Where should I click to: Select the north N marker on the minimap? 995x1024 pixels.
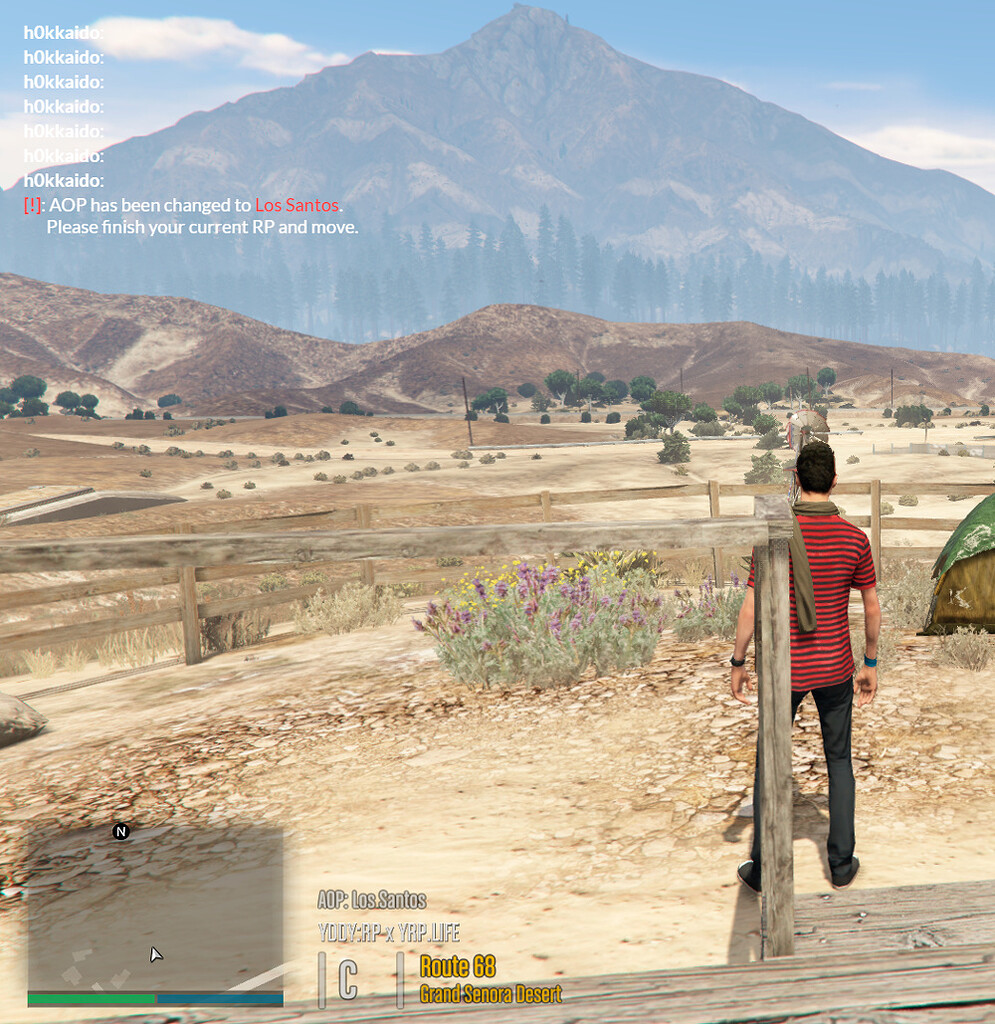[121, 832]
